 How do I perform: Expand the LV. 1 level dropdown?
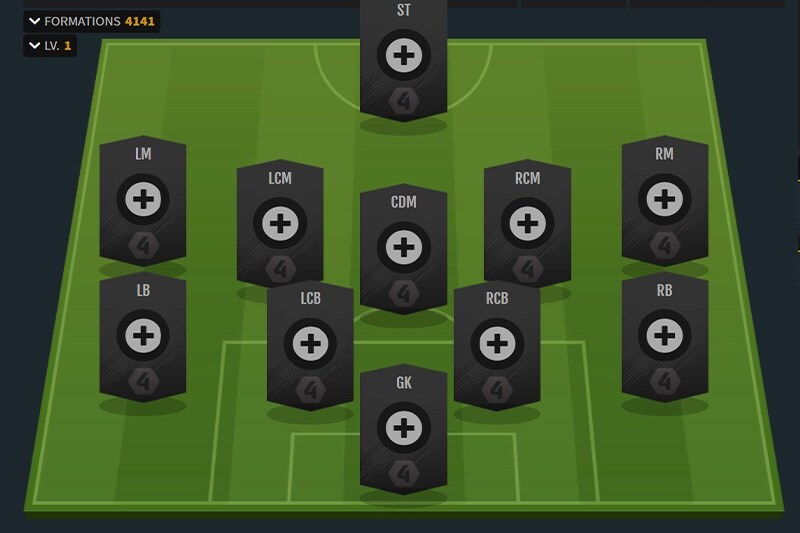click(49, 46)
